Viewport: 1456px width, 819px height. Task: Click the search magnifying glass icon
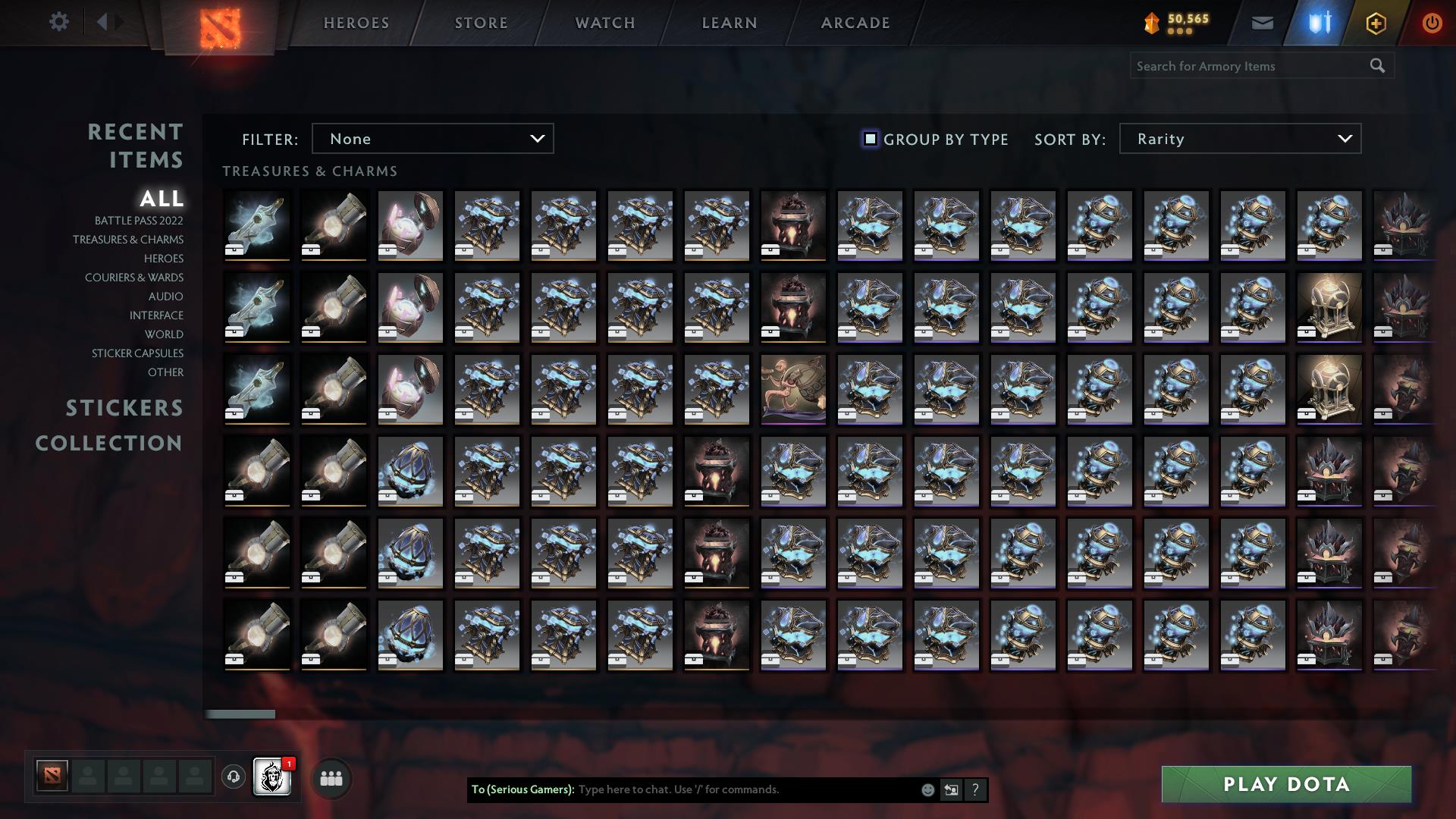pos(1377,66)
